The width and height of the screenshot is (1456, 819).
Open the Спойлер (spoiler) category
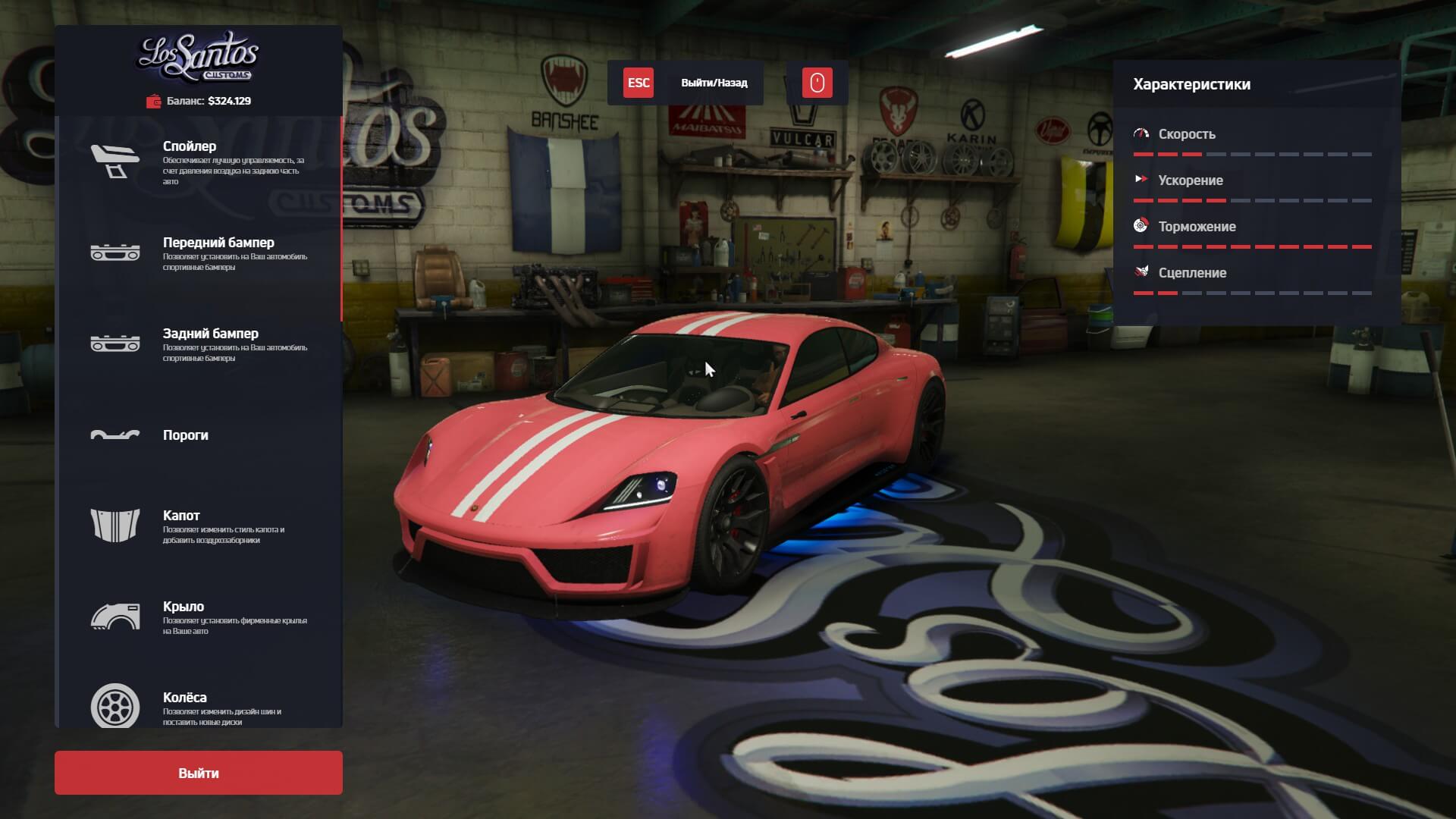[199, 162]
